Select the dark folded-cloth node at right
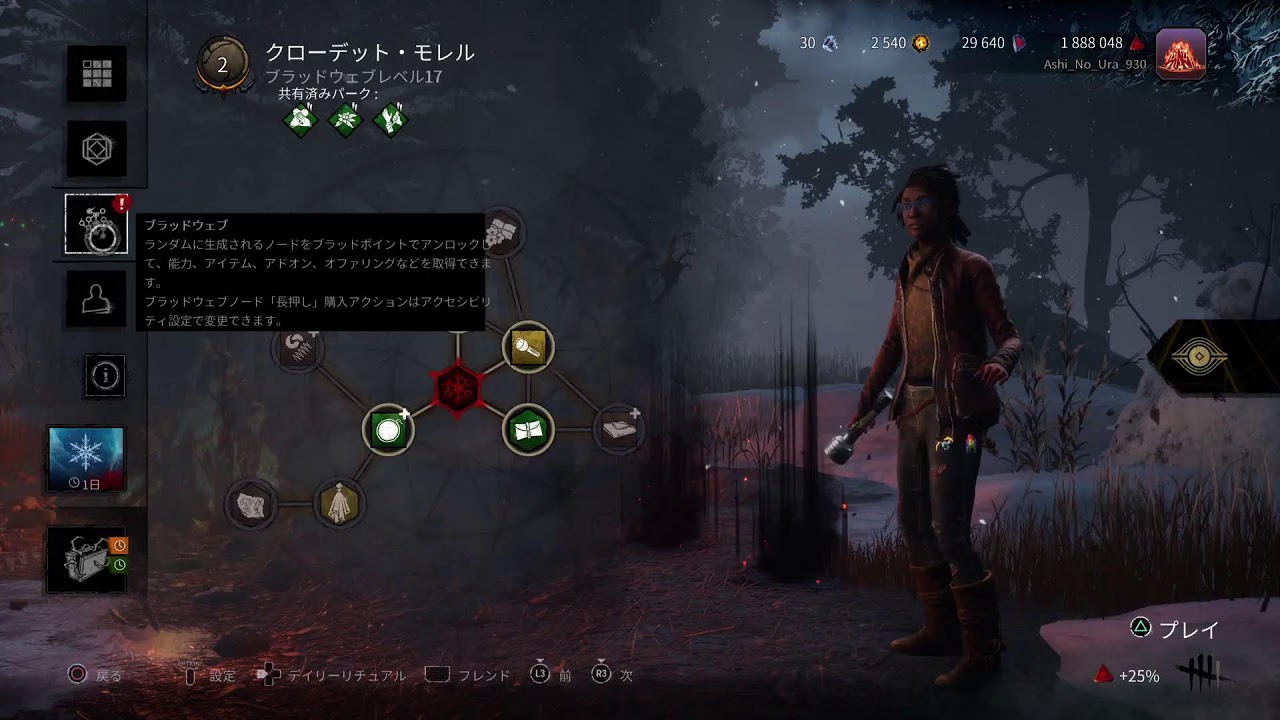This screenshot has width=1280, height=720. click(x=619, y=430)
